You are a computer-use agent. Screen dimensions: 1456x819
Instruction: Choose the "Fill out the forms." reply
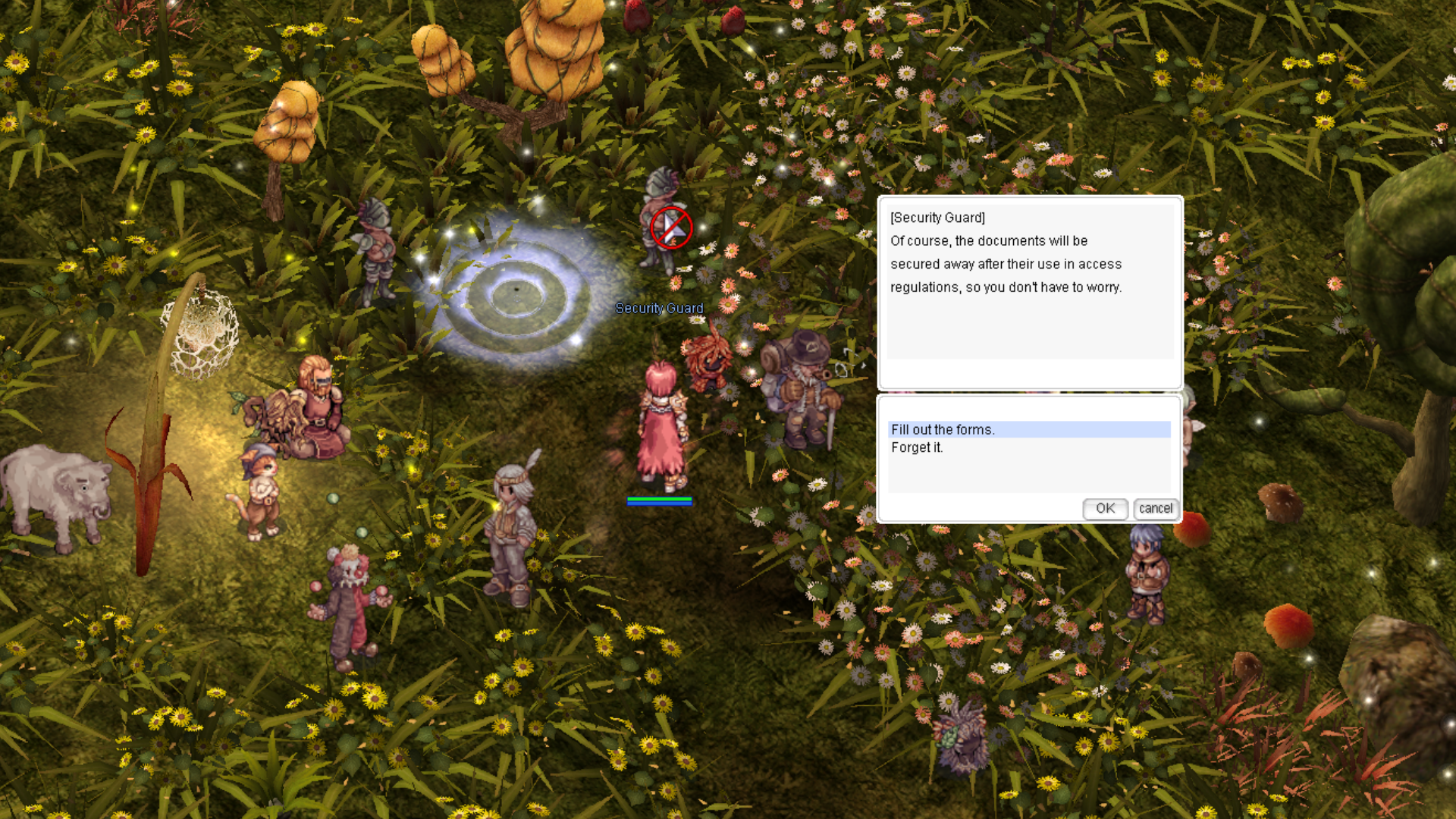[943, 429]
